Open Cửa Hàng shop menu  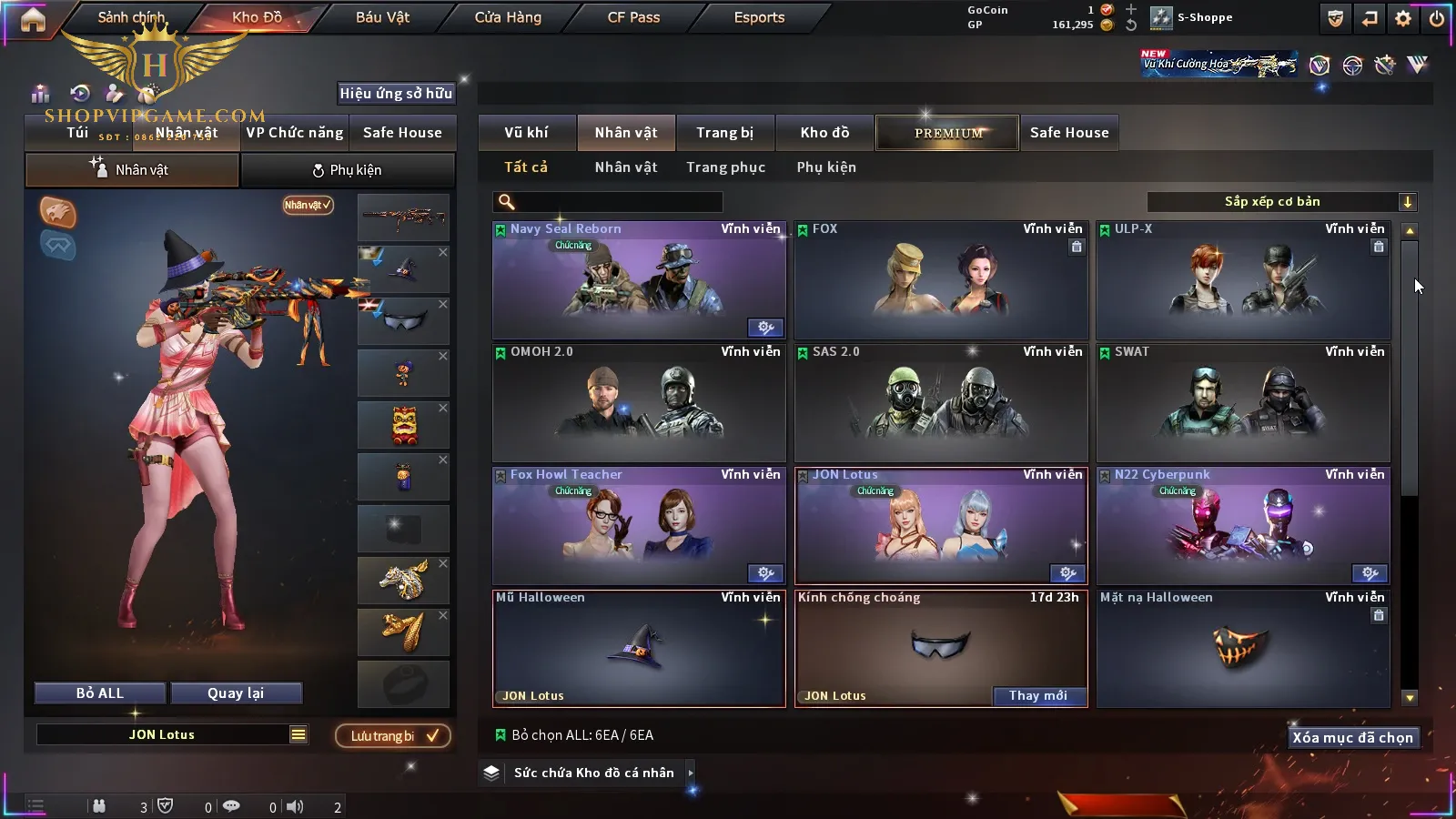click(x=508, y=17)
